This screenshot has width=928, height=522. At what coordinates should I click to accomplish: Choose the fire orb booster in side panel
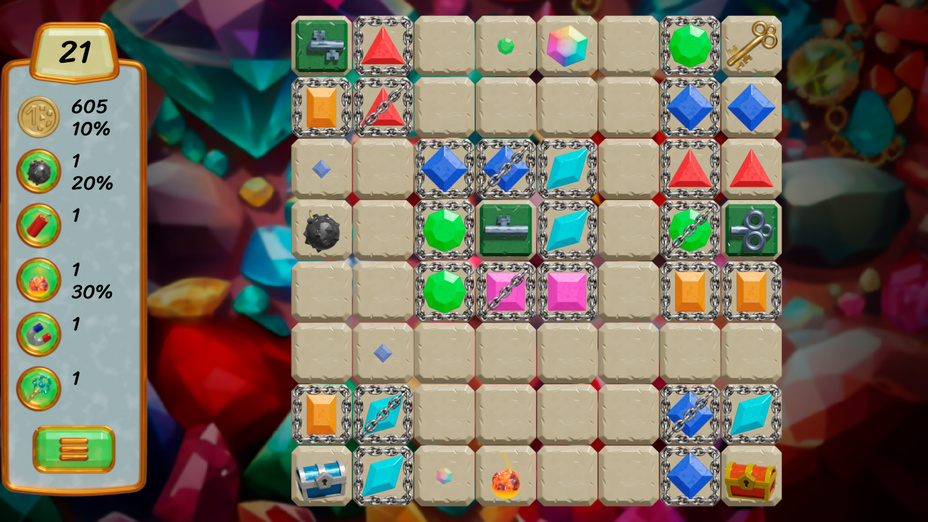pos(39,280)
